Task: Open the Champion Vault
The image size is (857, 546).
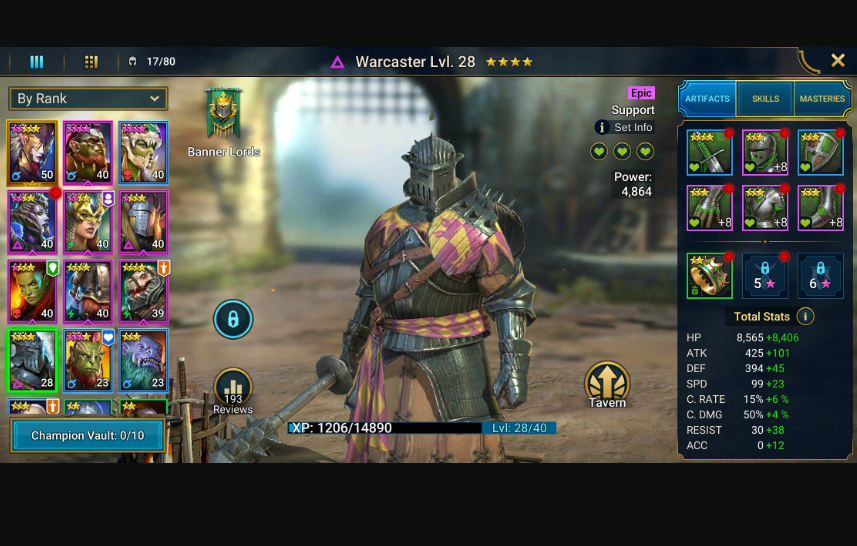Action: click(x=87, y=436)
